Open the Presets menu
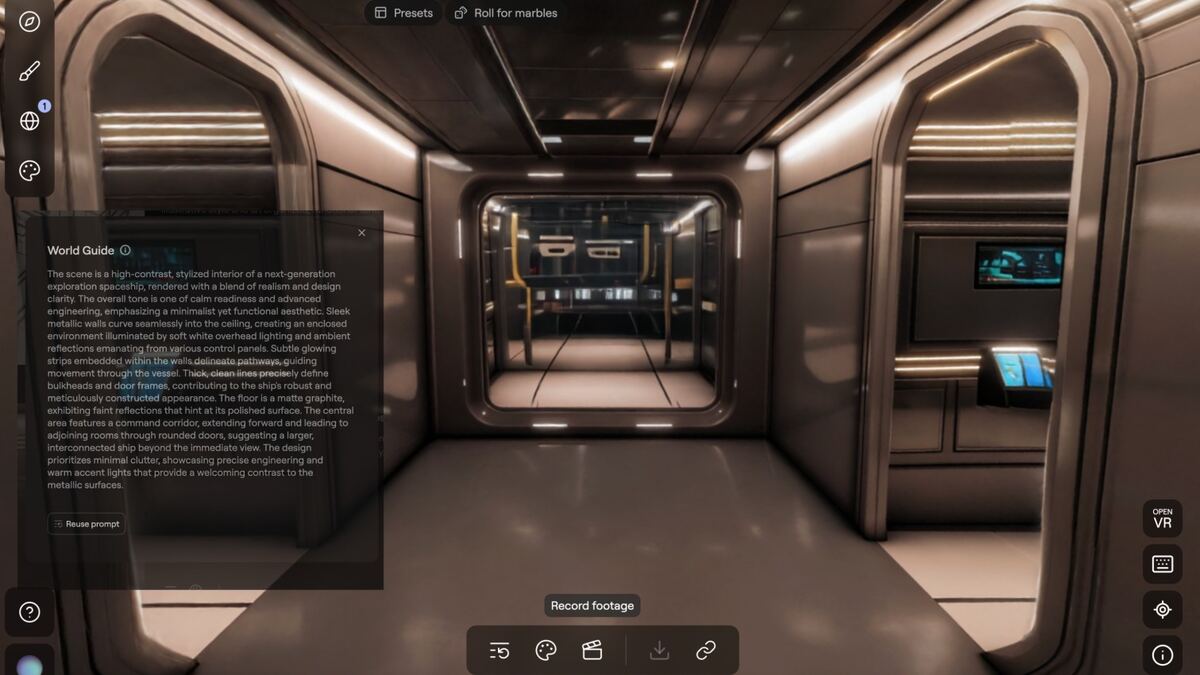 pyautogui.click(x=404, y=13)
